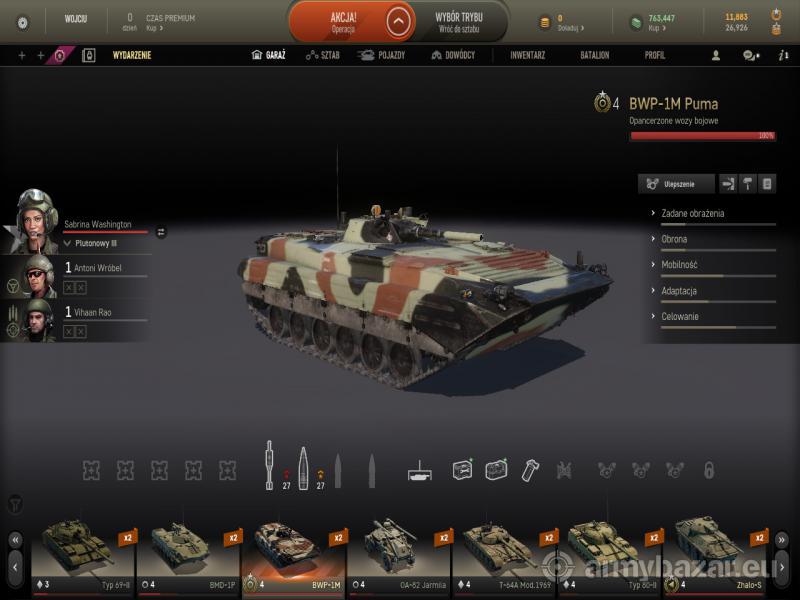The image size is (800, 600).
Task: Open the Dowódcy tab
Action: tap(453, 55)
